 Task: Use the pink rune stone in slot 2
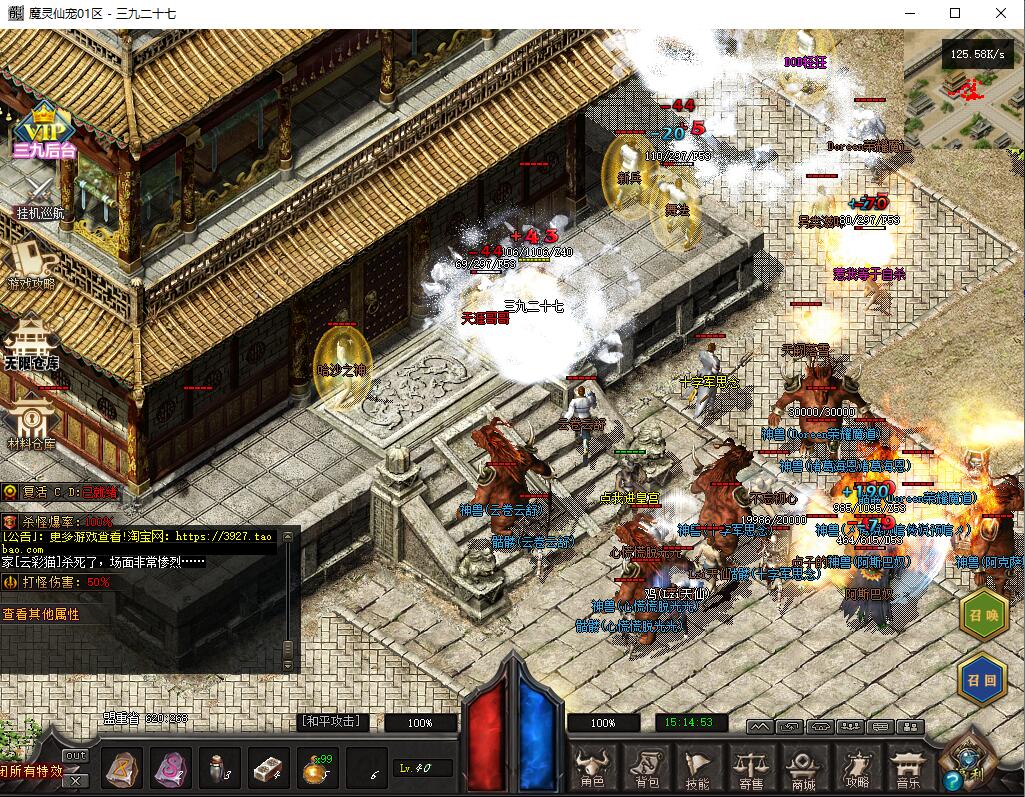coord(171,768)
